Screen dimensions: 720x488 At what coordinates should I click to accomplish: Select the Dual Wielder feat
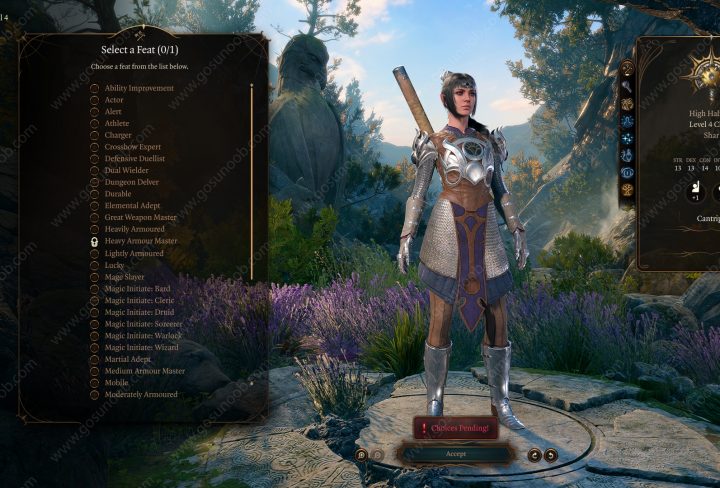126,170
